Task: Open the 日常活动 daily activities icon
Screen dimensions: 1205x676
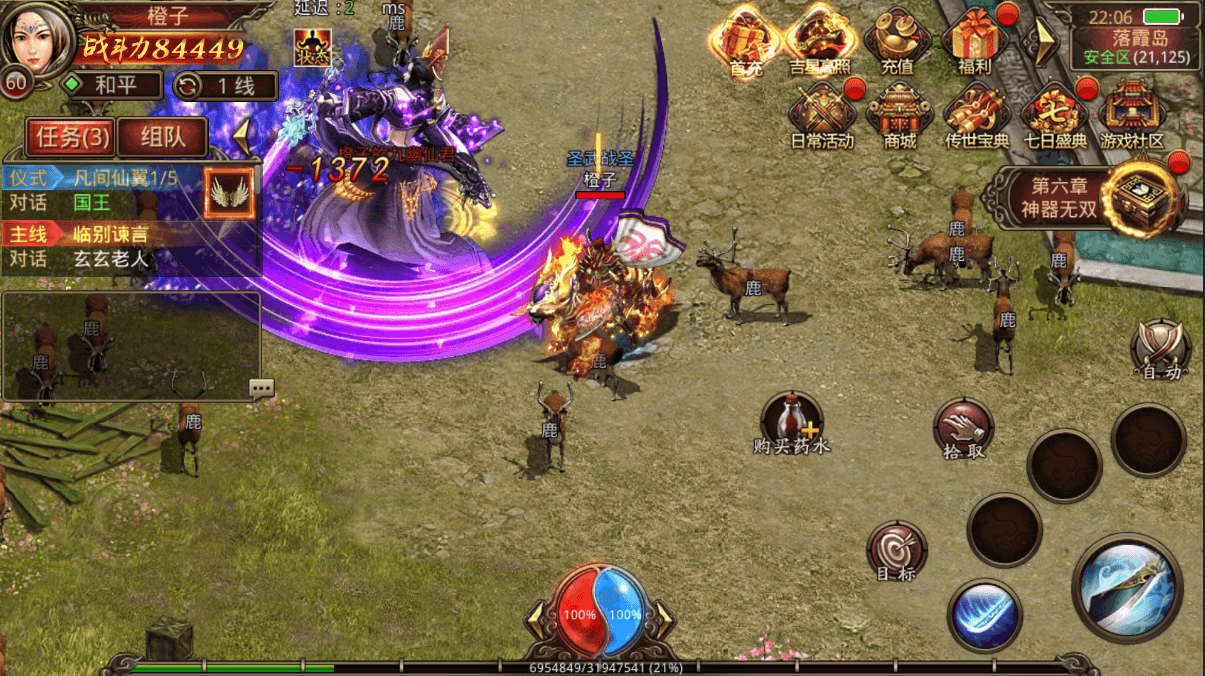Action: [x=822, y=115]
